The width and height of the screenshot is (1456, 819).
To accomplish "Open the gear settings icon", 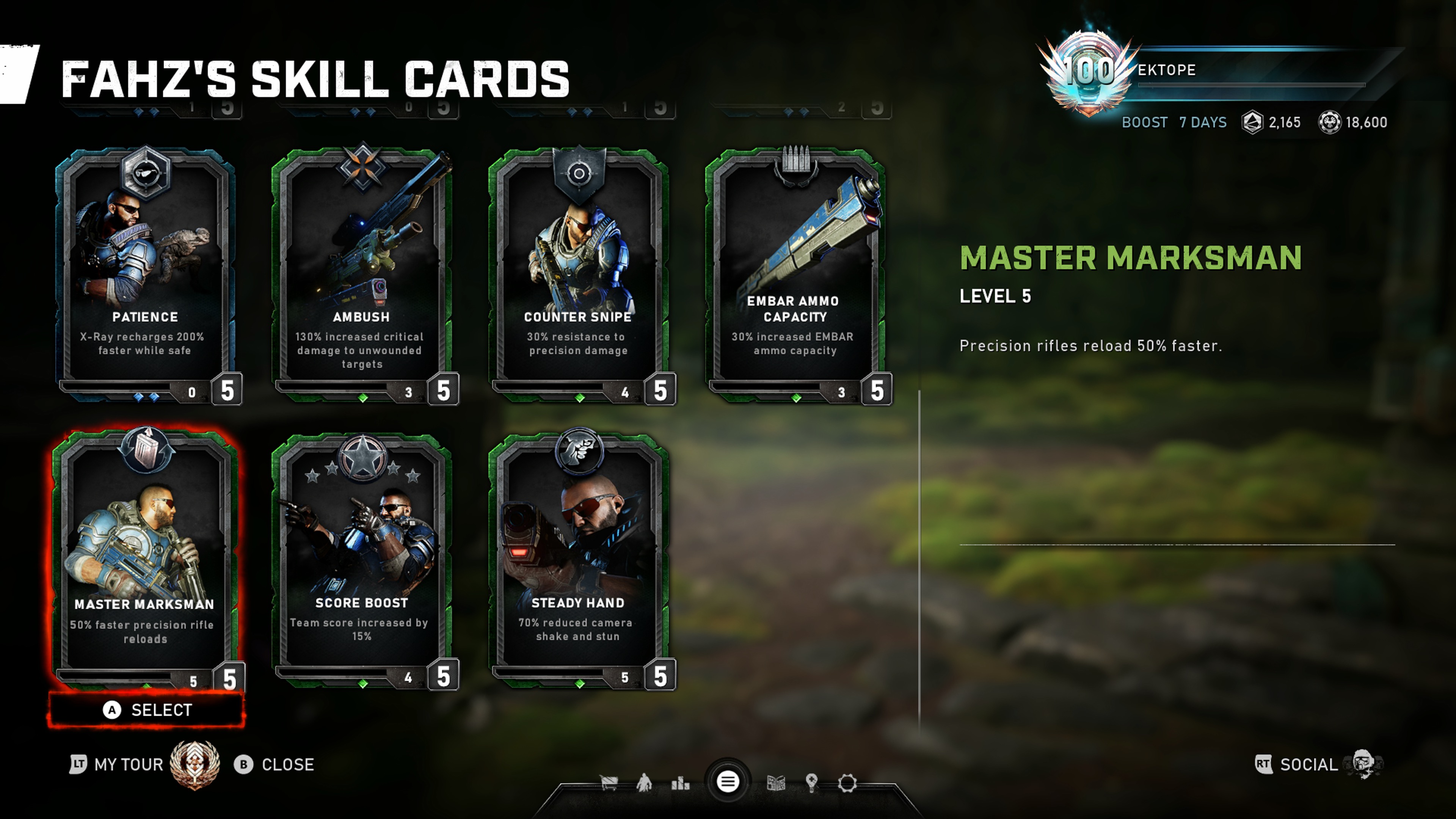I will coord(847,783).
